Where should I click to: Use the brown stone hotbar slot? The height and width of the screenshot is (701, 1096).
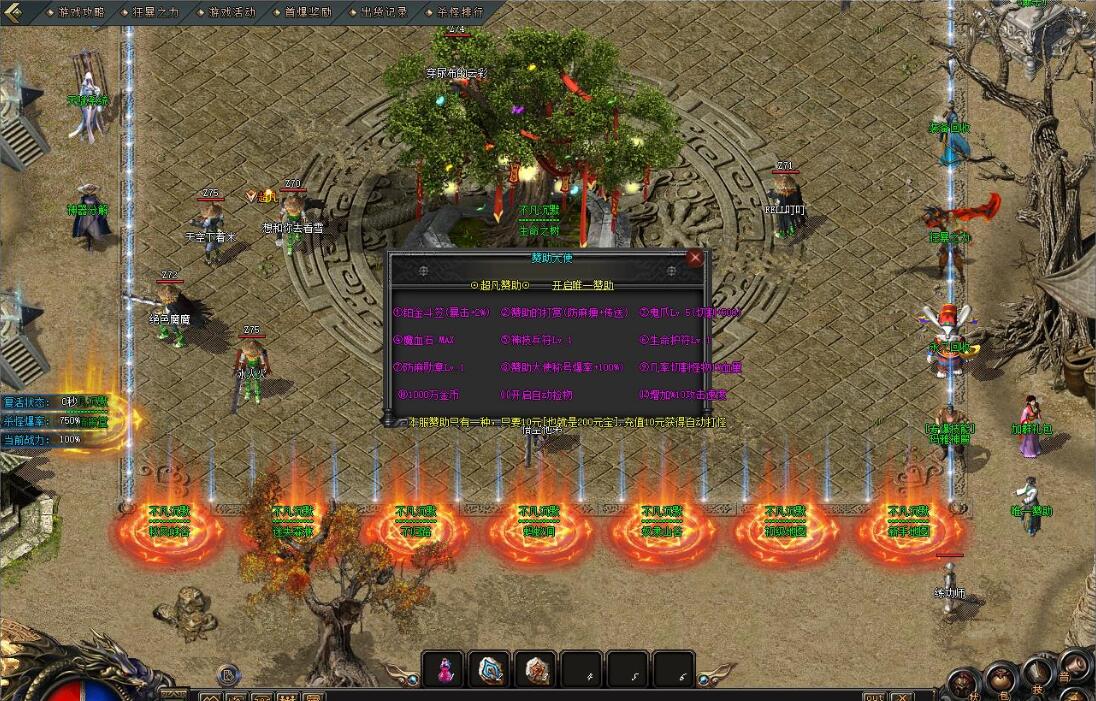(x=536, y=669)
